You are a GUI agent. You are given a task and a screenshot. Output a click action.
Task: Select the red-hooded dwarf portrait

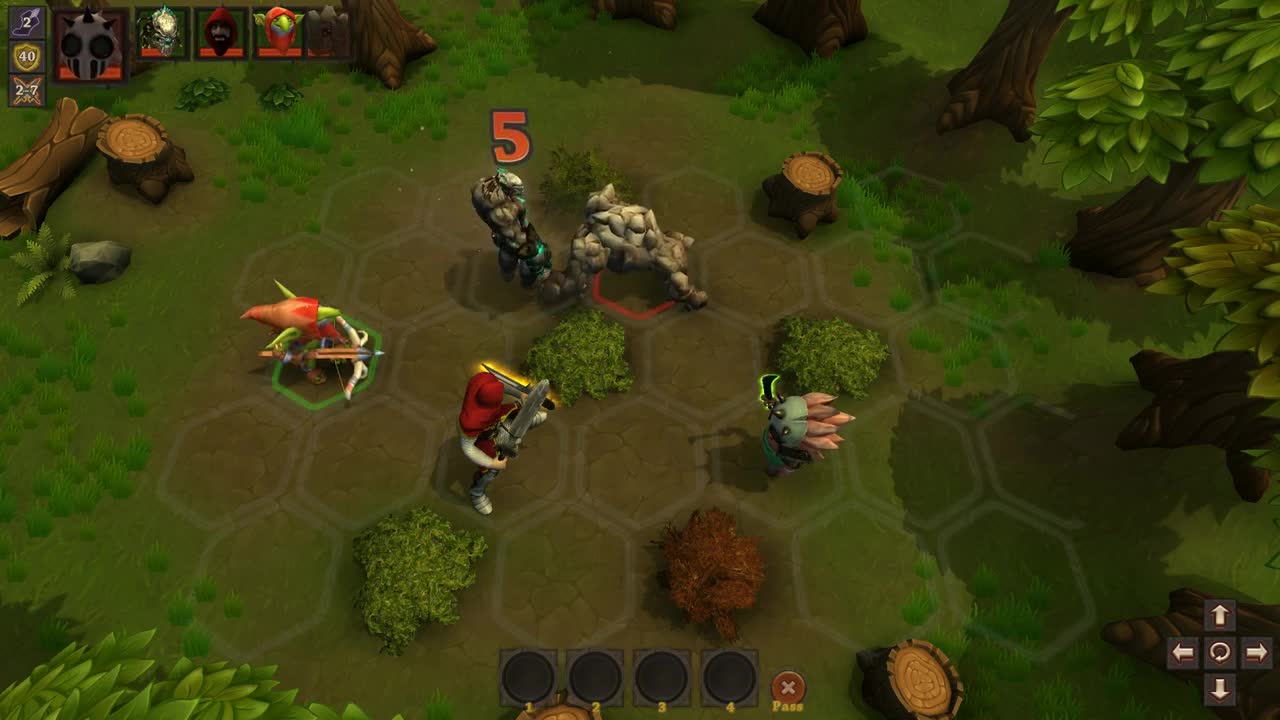[x=219, y=32]
